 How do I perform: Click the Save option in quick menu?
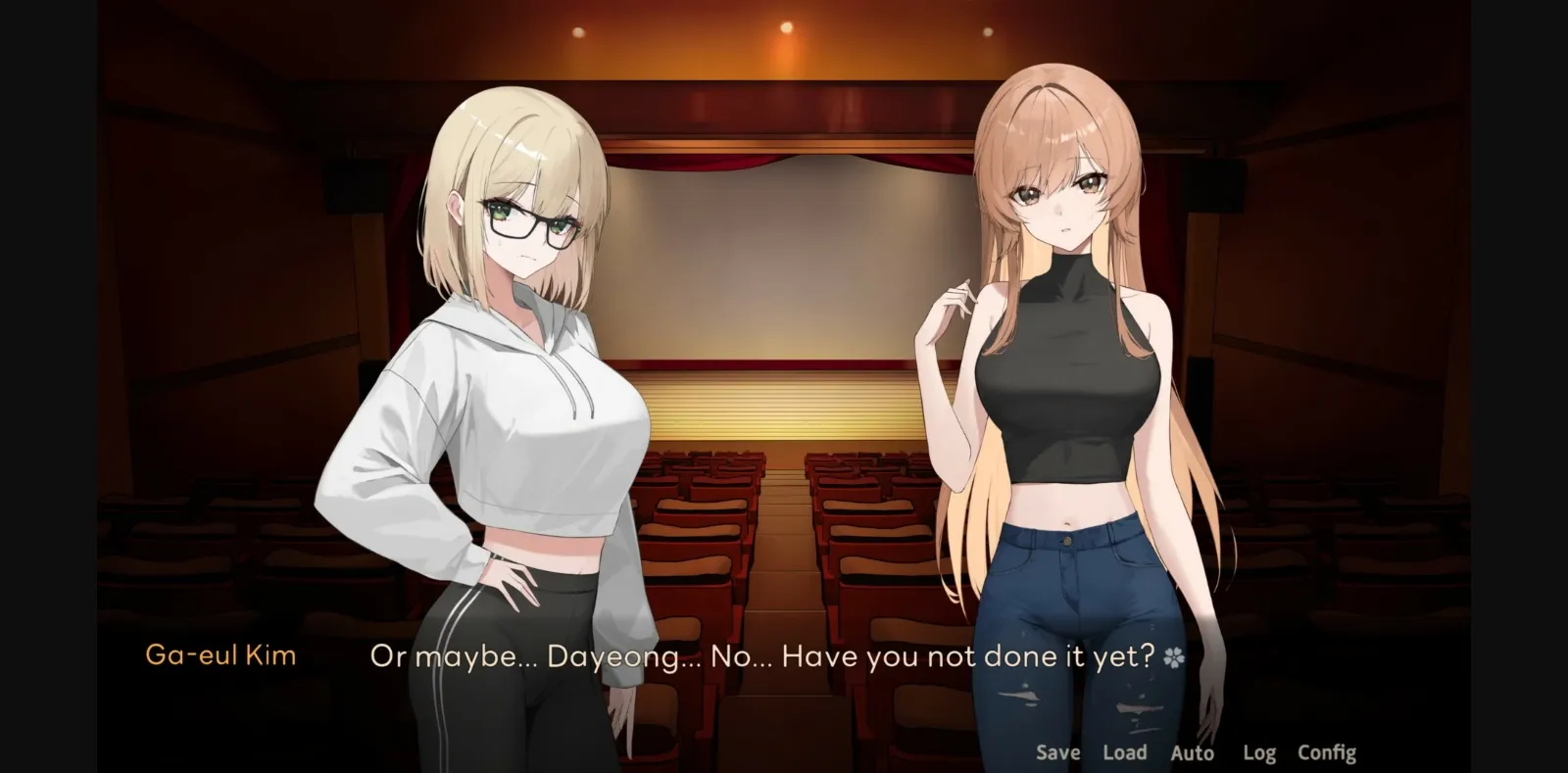click(1056, 752)
